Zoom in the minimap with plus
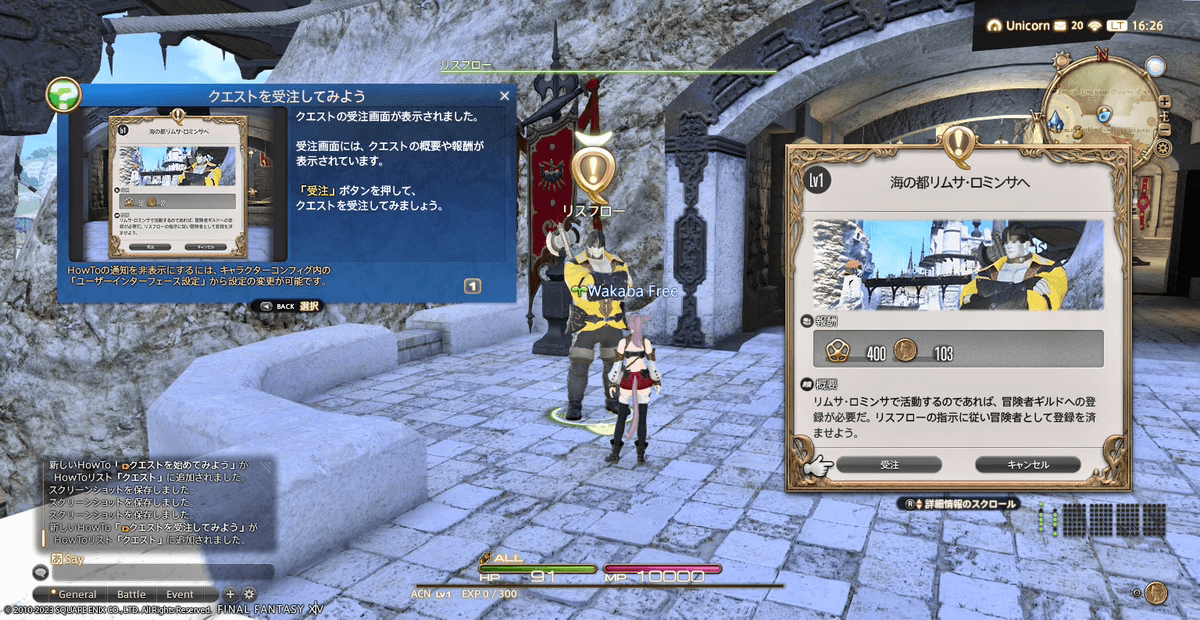The width and height of the screenshot is (1200, 620). coord(1164,102)
